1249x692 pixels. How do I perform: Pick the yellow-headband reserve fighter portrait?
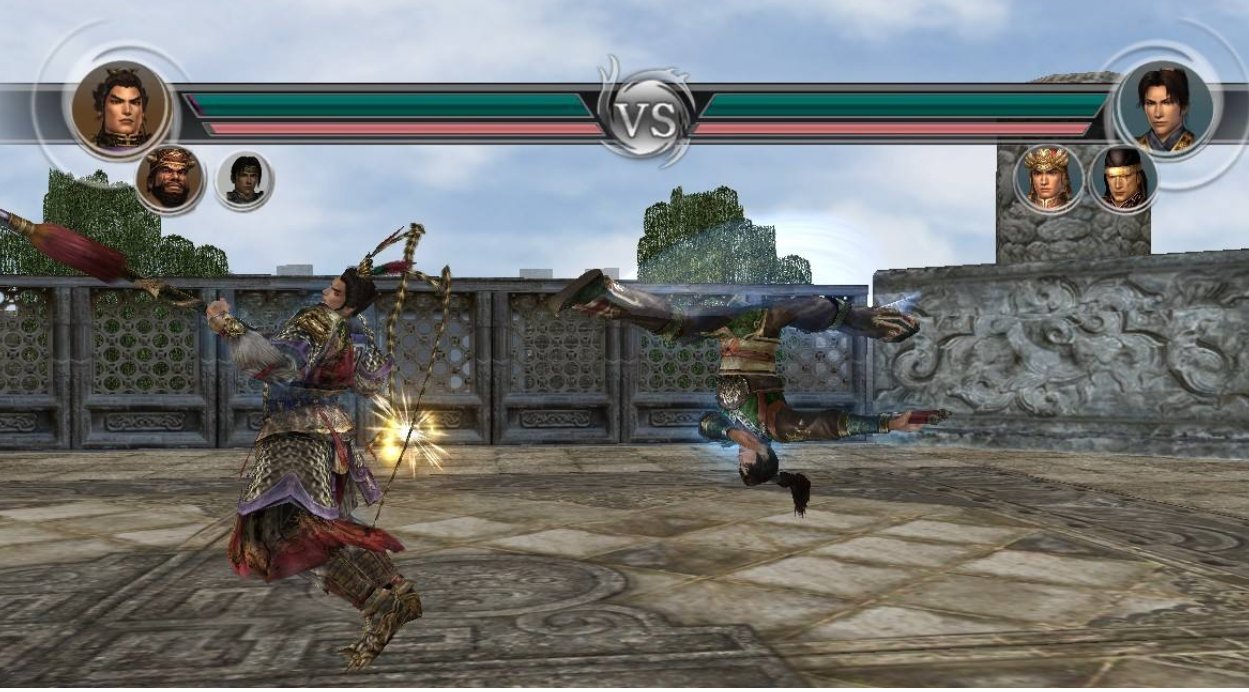[1123, 179]
